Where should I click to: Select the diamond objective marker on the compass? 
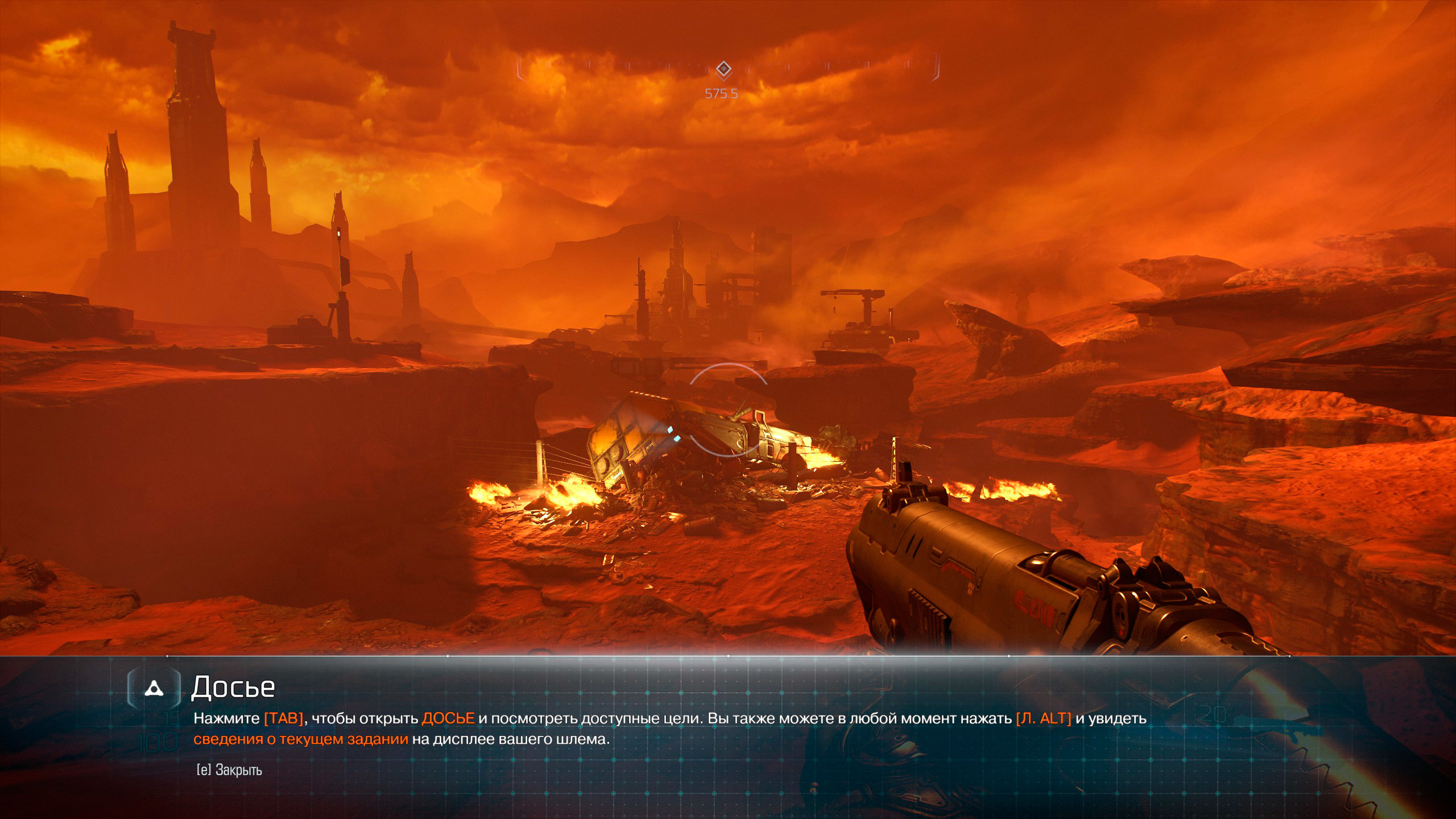point(723,70)
